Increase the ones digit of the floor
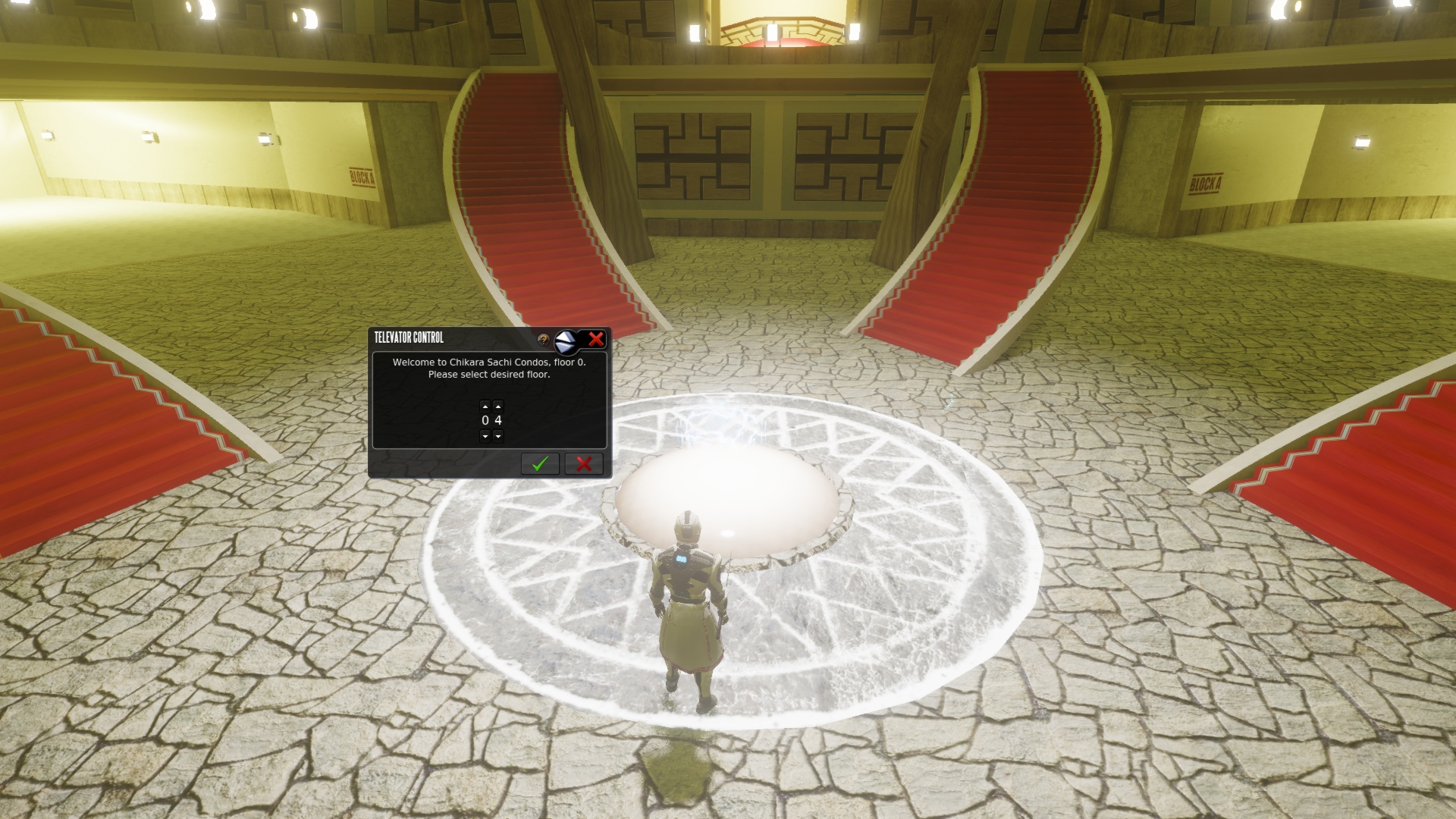Viewport: 1456px width, 819px height. [x=498, y=406]
